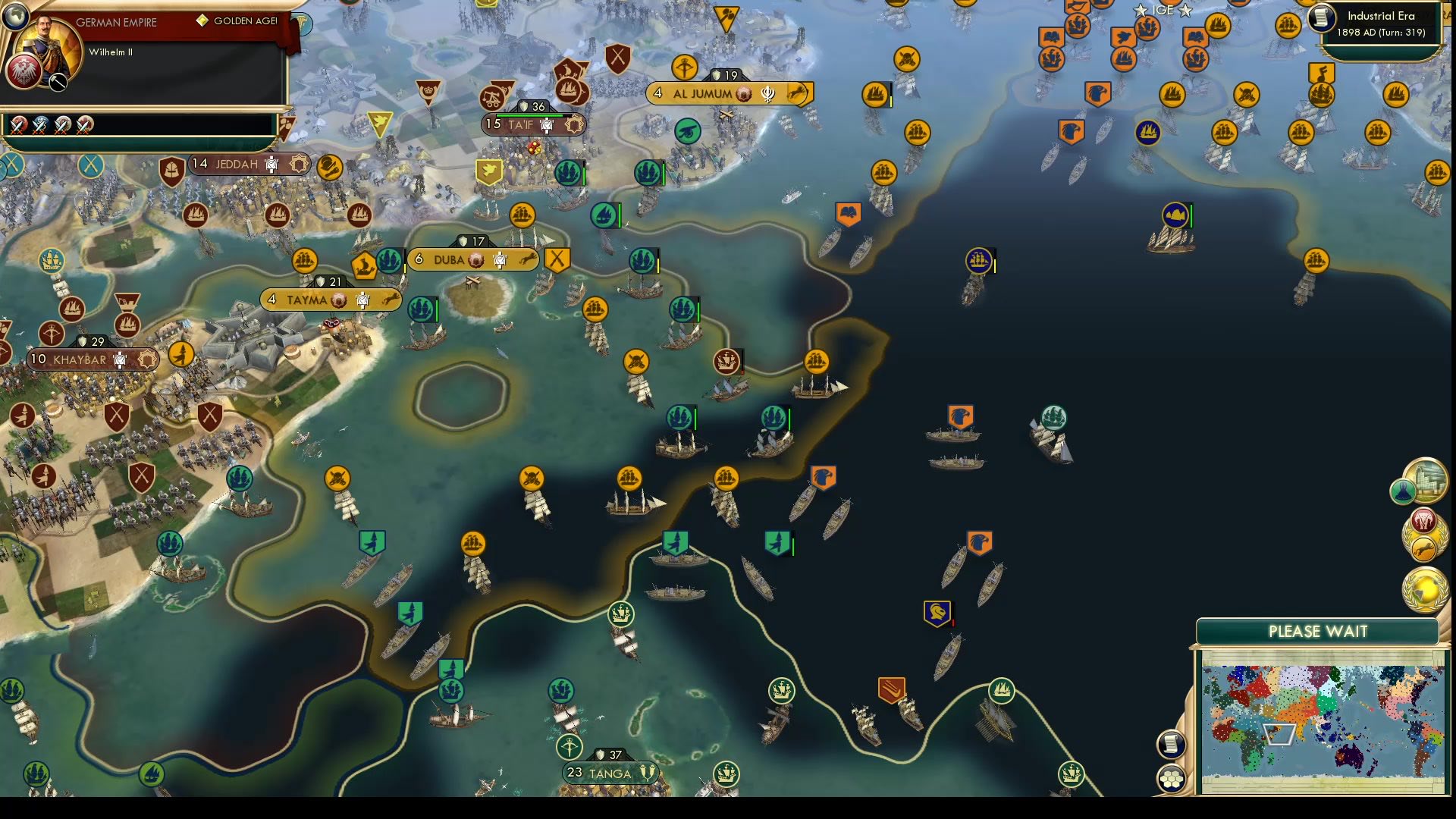The width and height of the screenshot is (1456, 819).
Task: Select the Khaybar city banner
Action: tap(80, 360)
